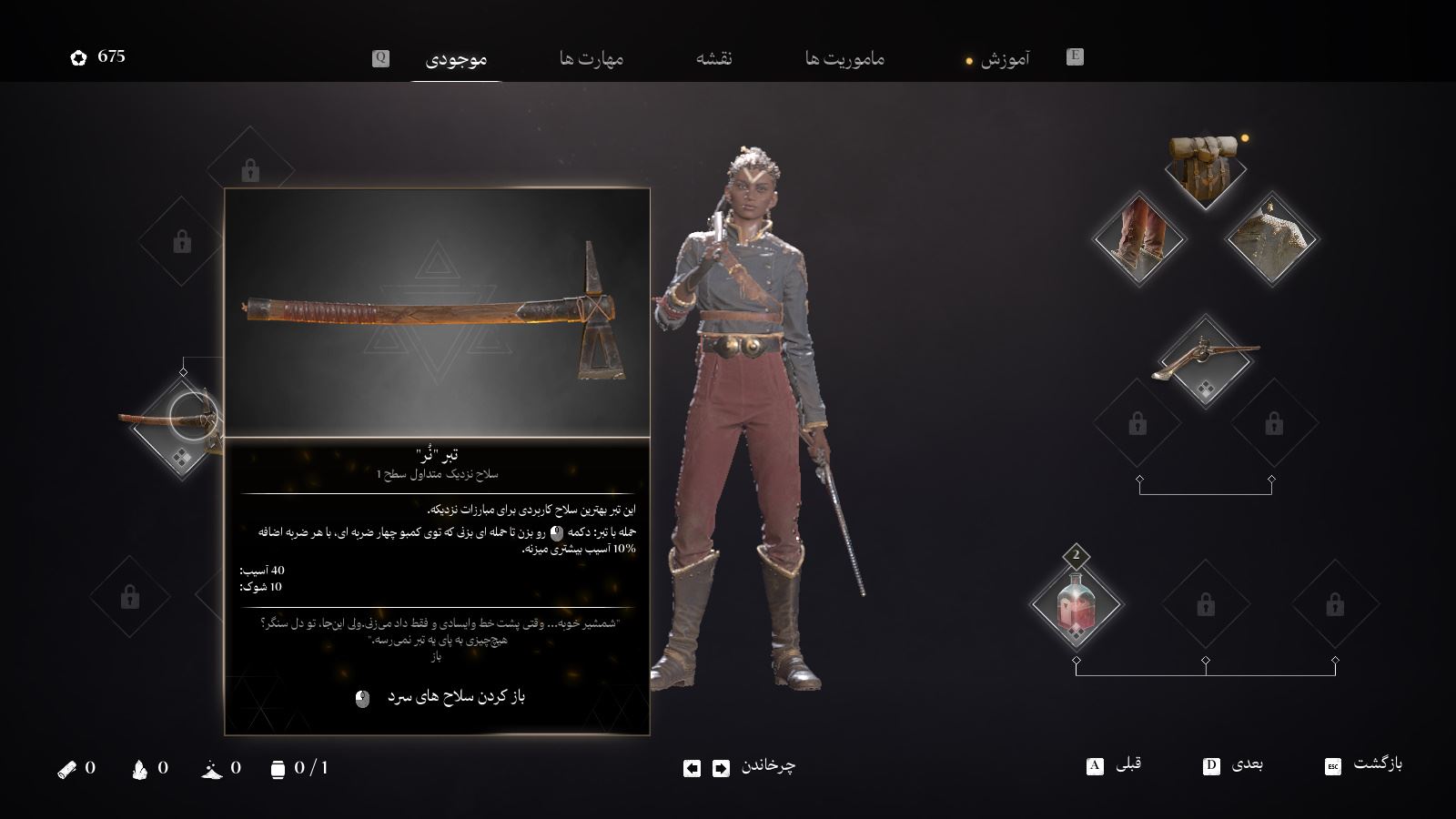Screen dimensions: 1456x819
Task: Select the red health potion slot
Action: click(x=1076, y=604)
